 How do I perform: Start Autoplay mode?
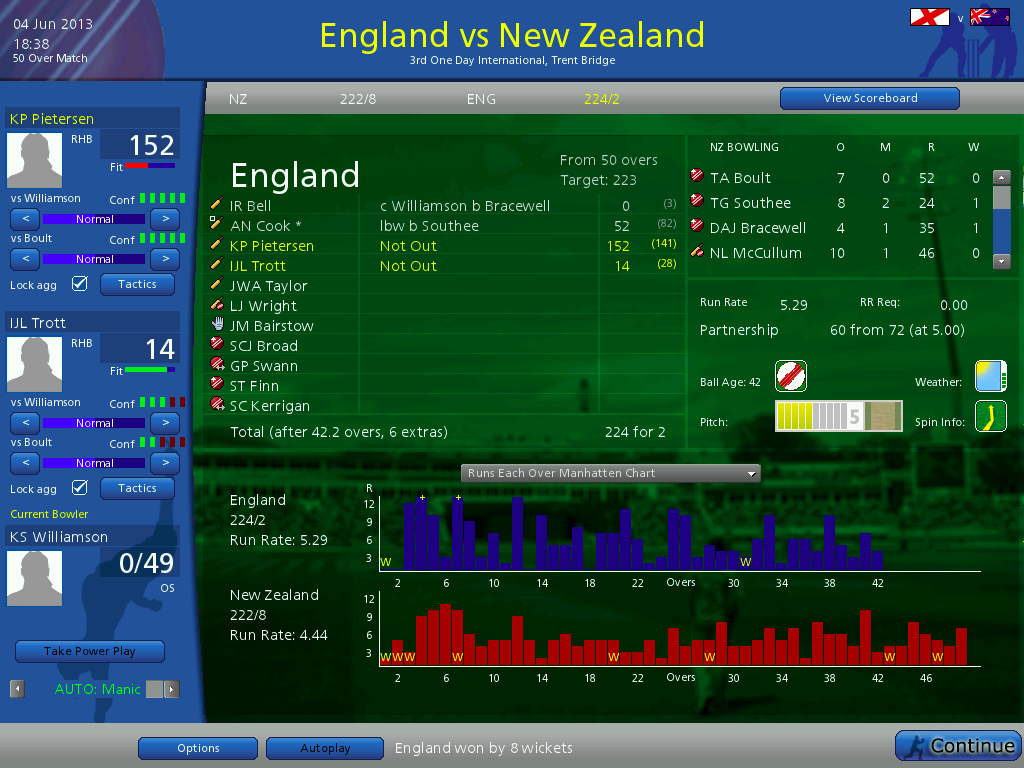click(325, 748)
